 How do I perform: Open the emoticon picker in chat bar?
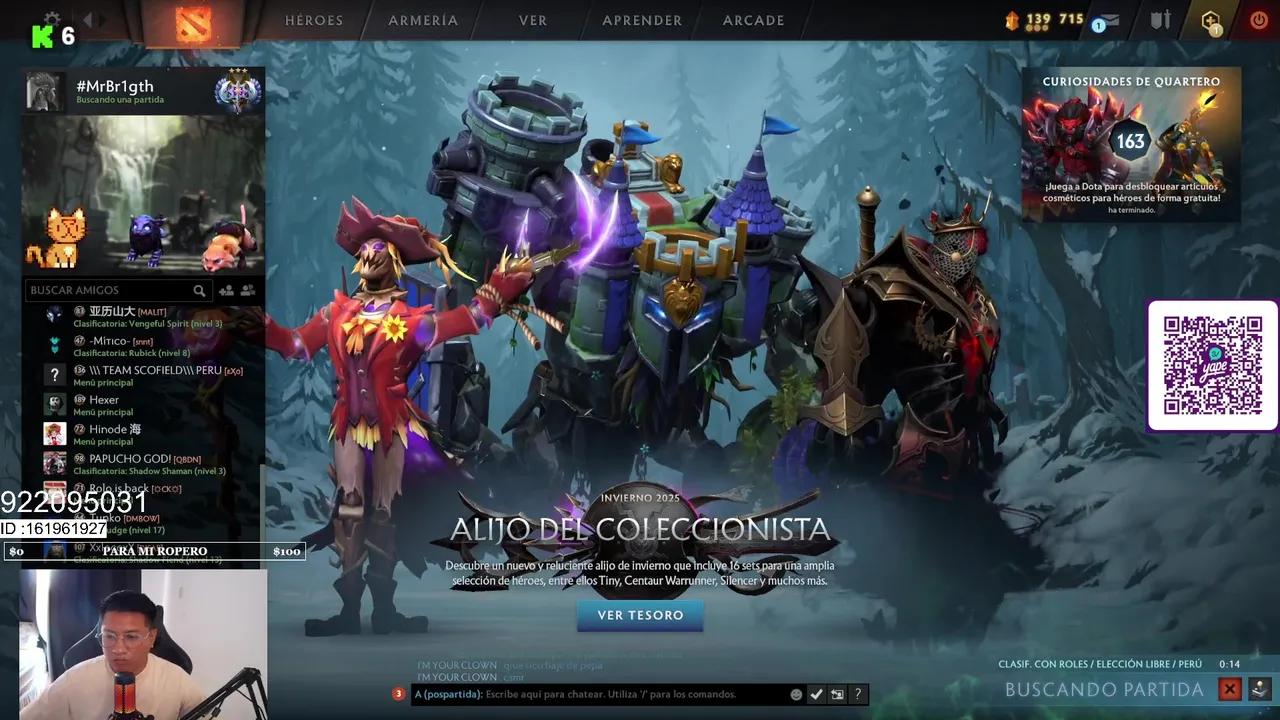[796, 693]
